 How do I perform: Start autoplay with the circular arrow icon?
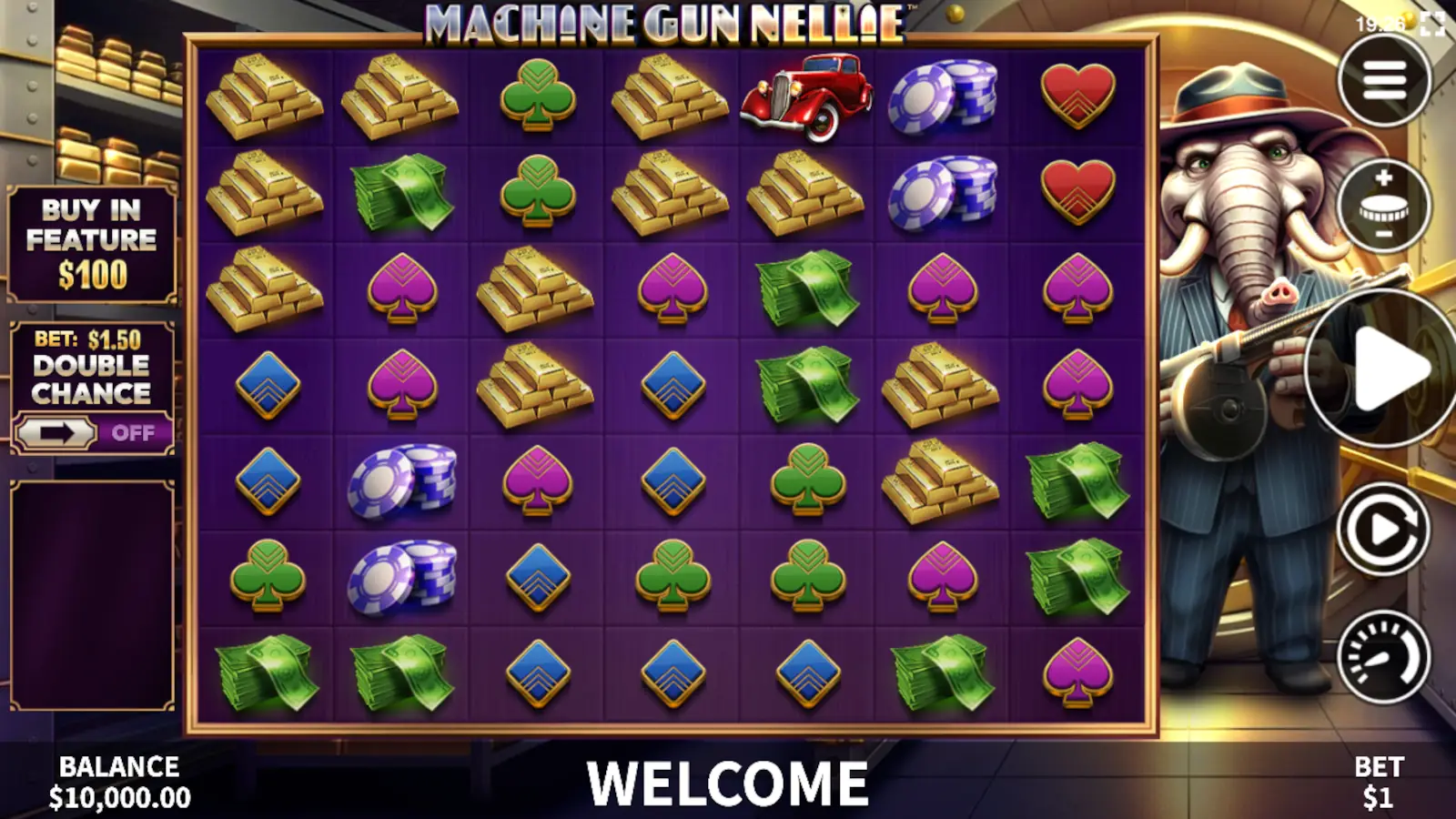coord(1381,528)
